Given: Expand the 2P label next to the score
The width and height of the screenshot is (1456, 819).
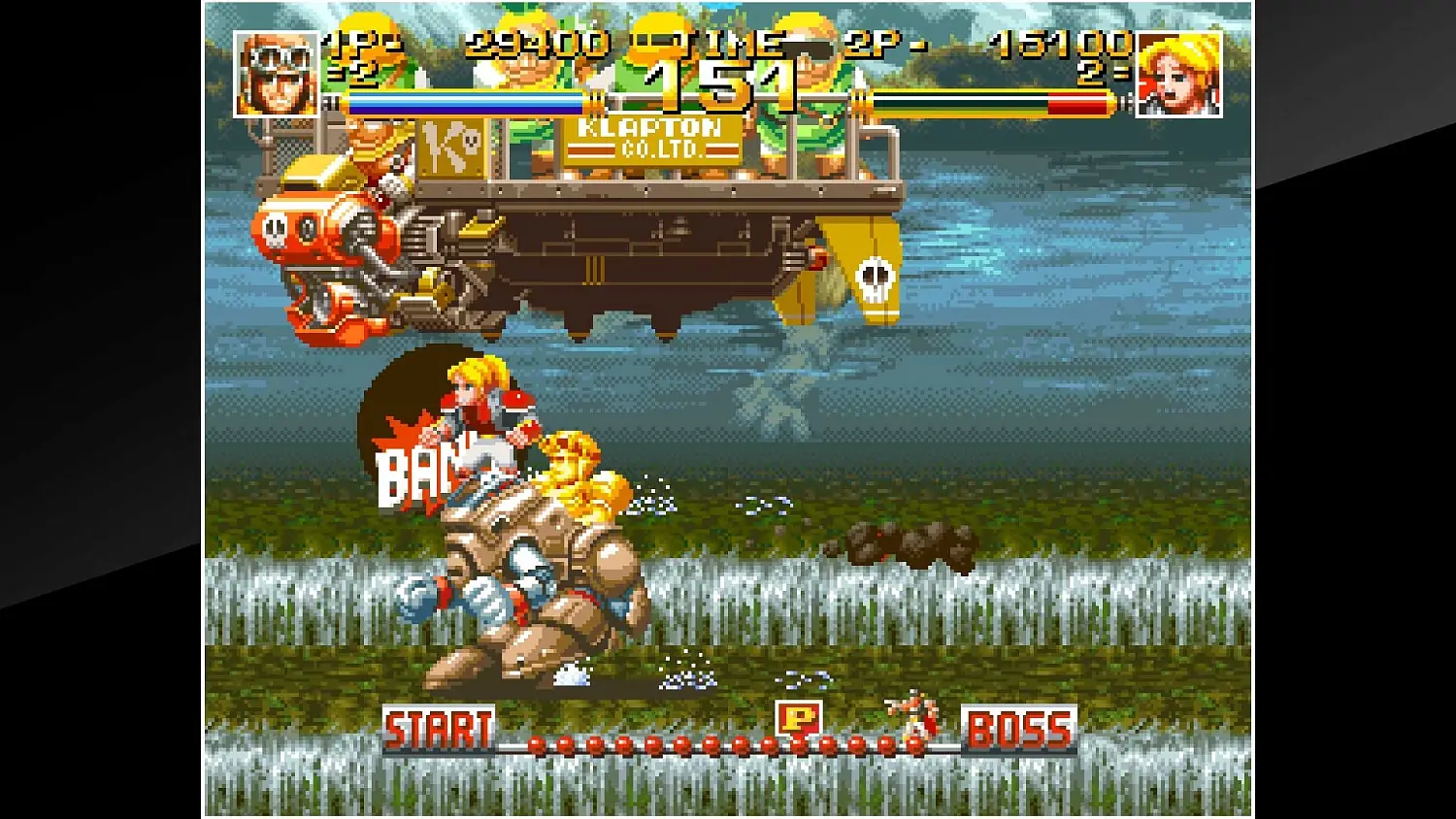Looking at the screenshot, I should (874, 44).
